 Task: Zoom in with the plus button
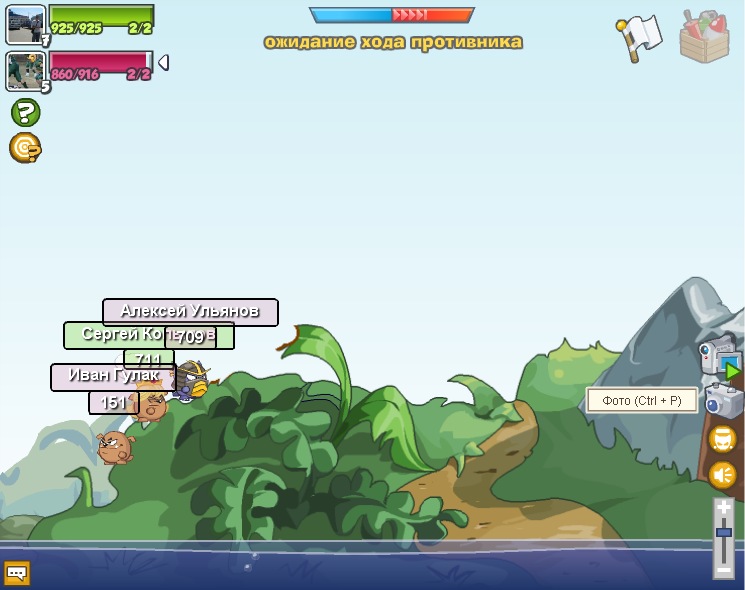tap(724, 509)
